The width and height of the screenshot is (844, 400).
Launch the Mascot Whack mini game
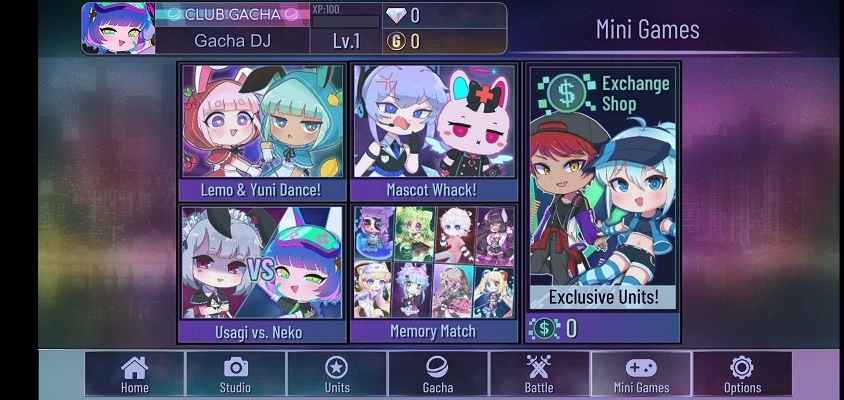click(435, 130)
